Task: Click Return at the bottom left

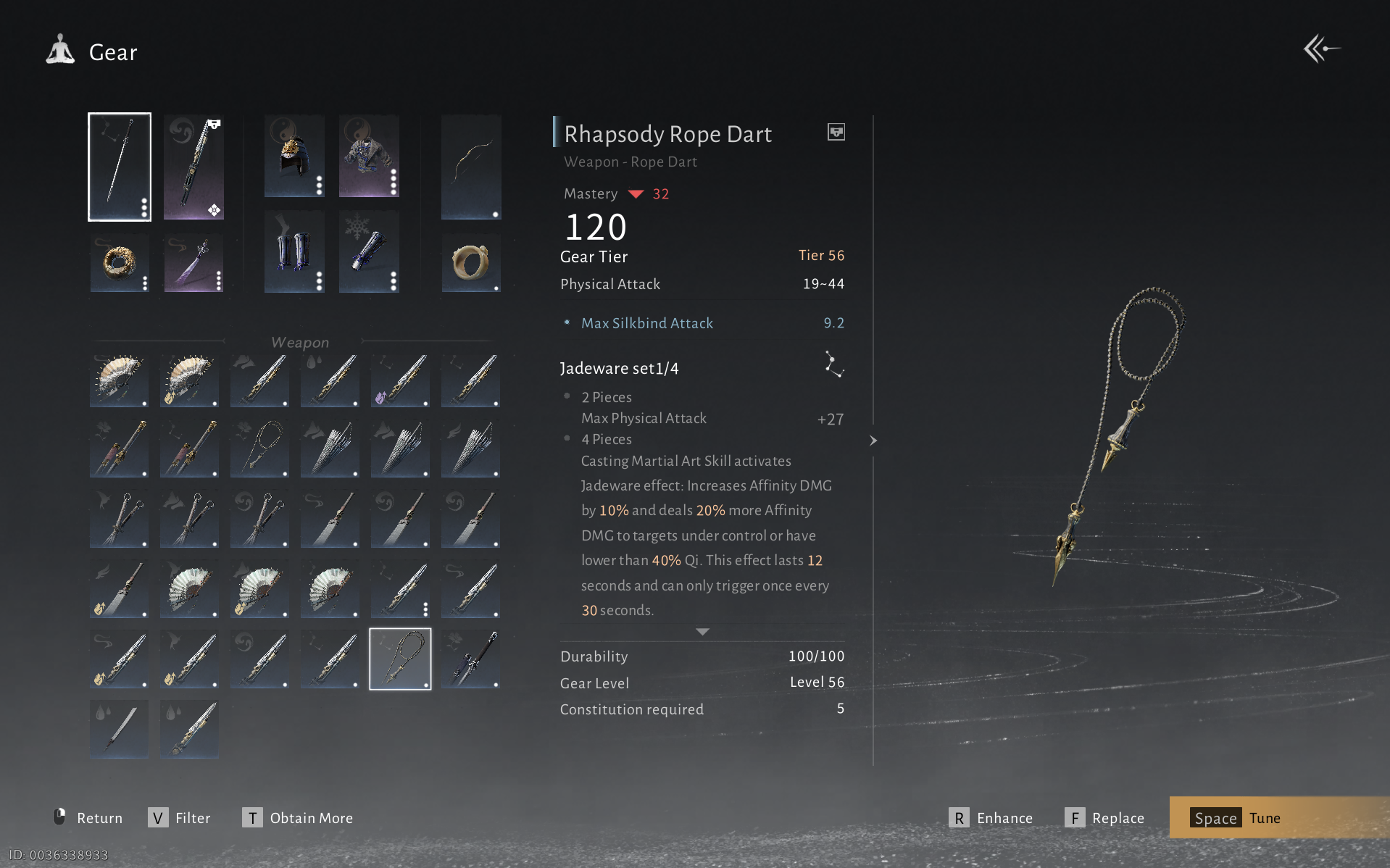Action: tap(88, 818)
